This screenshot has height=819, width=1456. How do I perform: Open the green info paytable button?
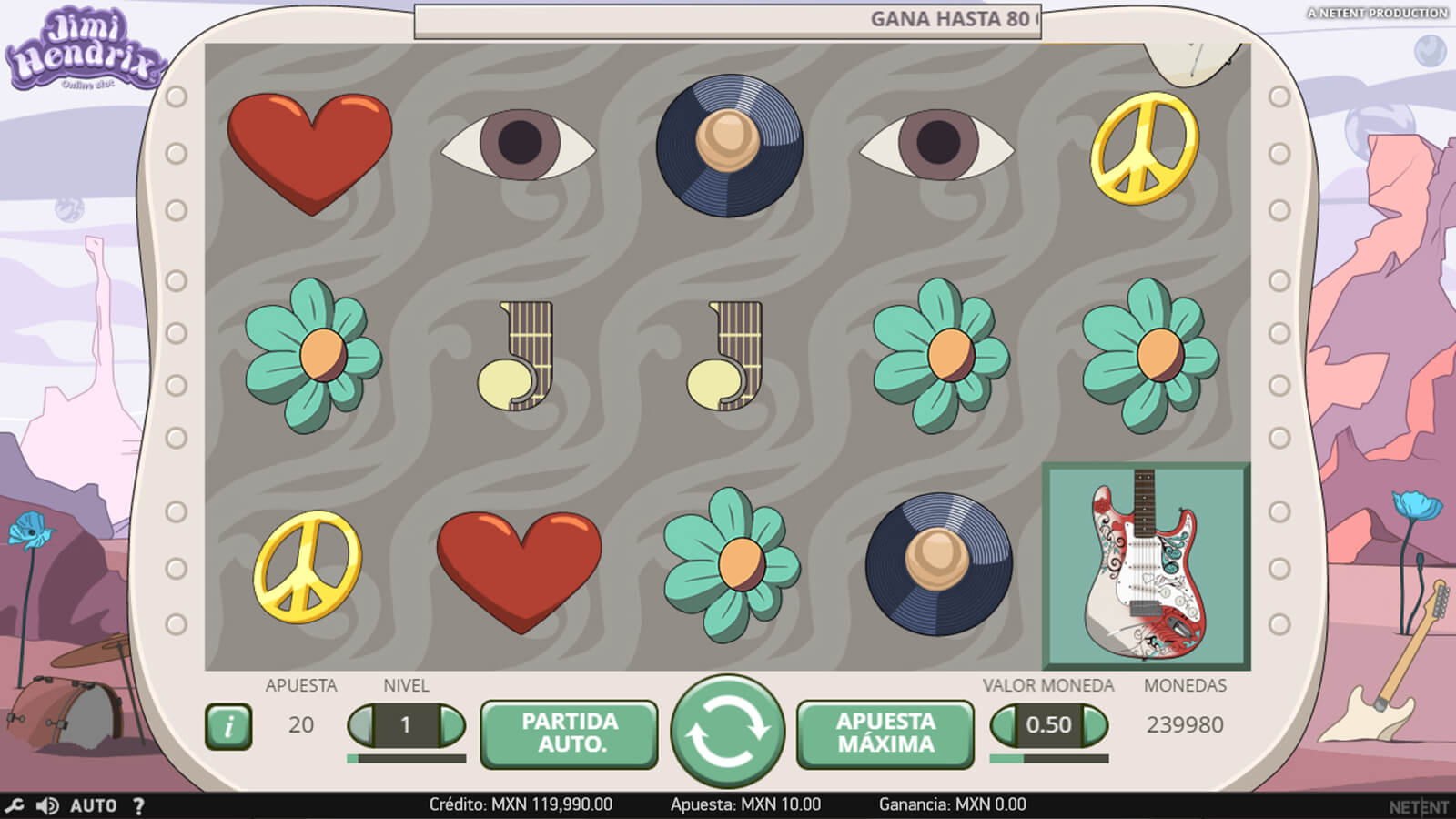pyautogui.click(x=228, y=726)
